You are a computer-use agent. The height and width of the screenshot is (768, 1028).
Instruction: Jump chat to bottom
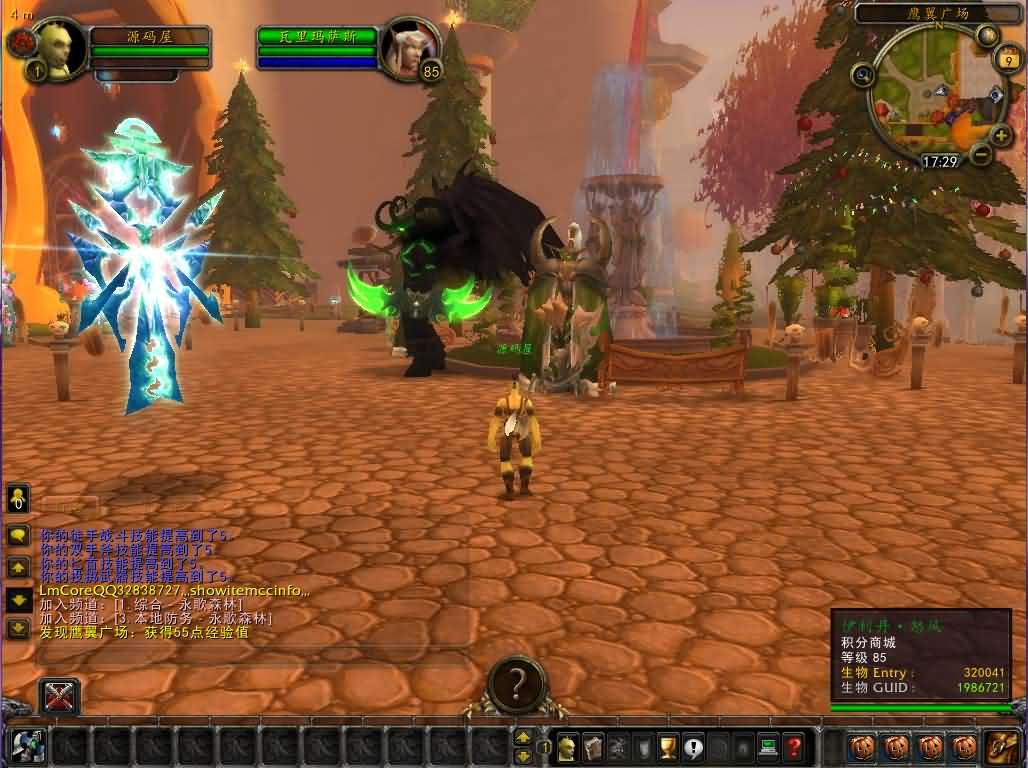[18, 628]
